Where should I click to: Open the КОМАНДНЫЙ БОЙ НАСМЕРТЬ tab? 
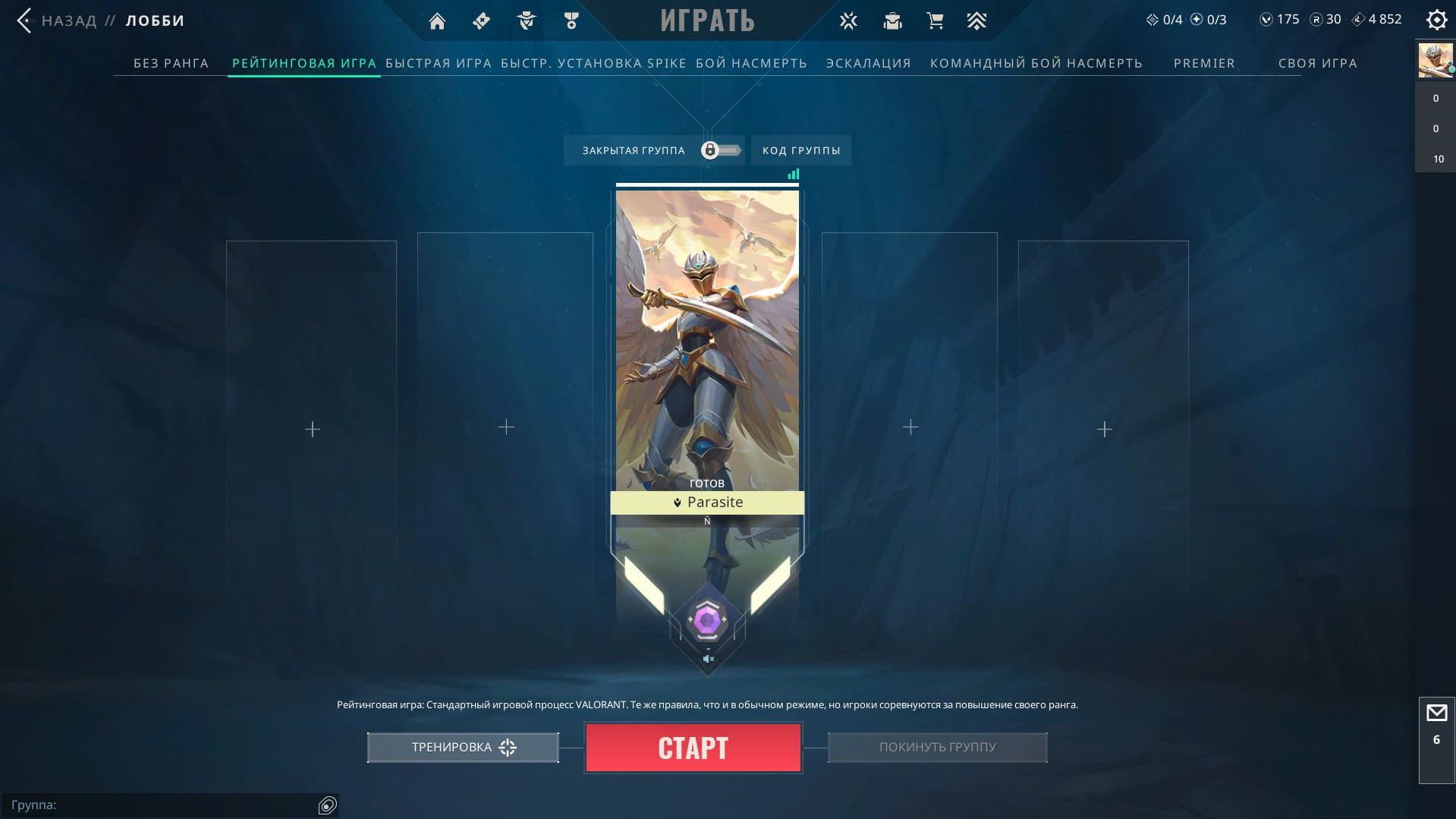[1036, 63]
